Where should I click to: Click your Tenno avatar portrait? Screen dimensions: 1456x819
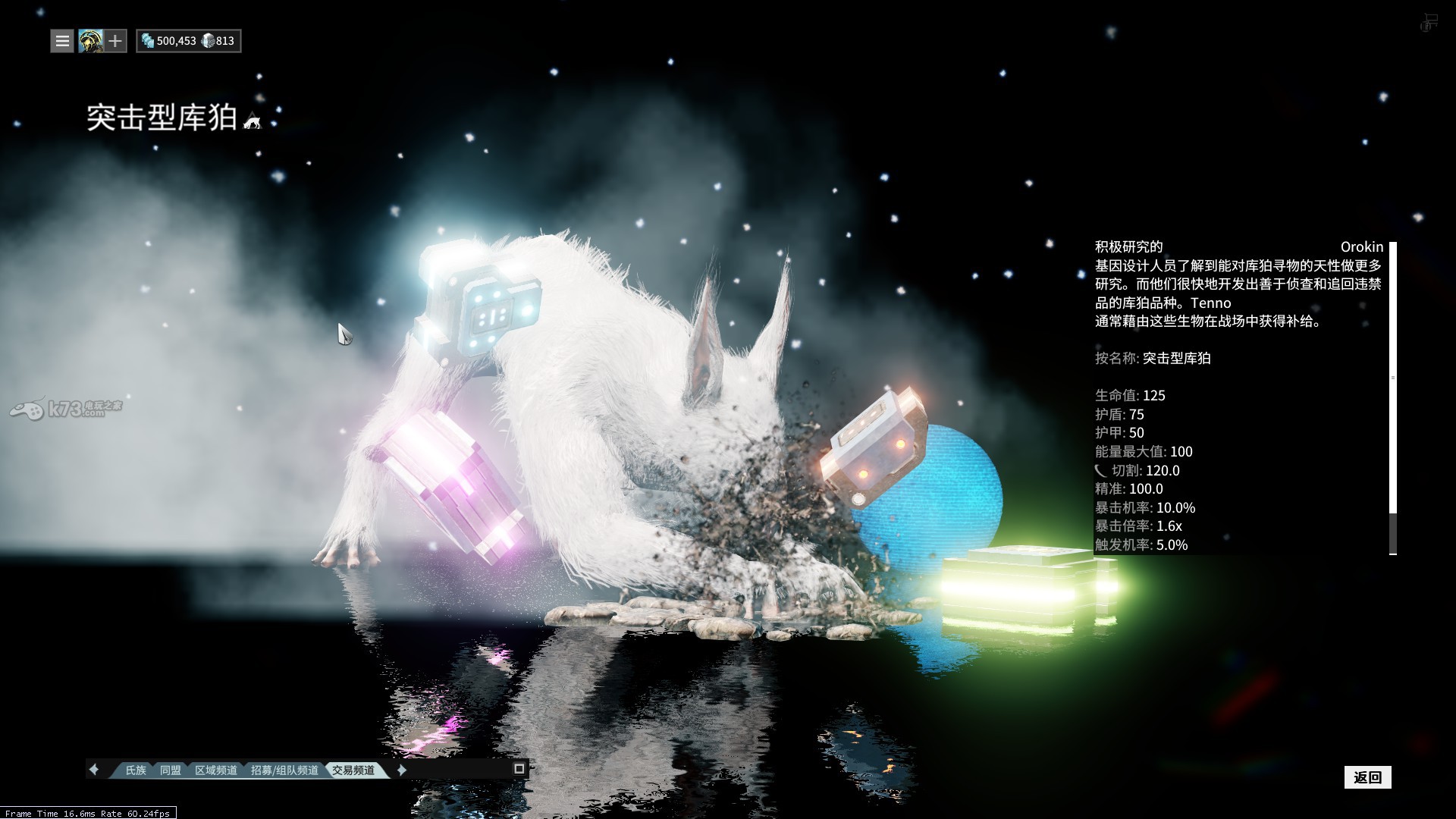[89, 41]
